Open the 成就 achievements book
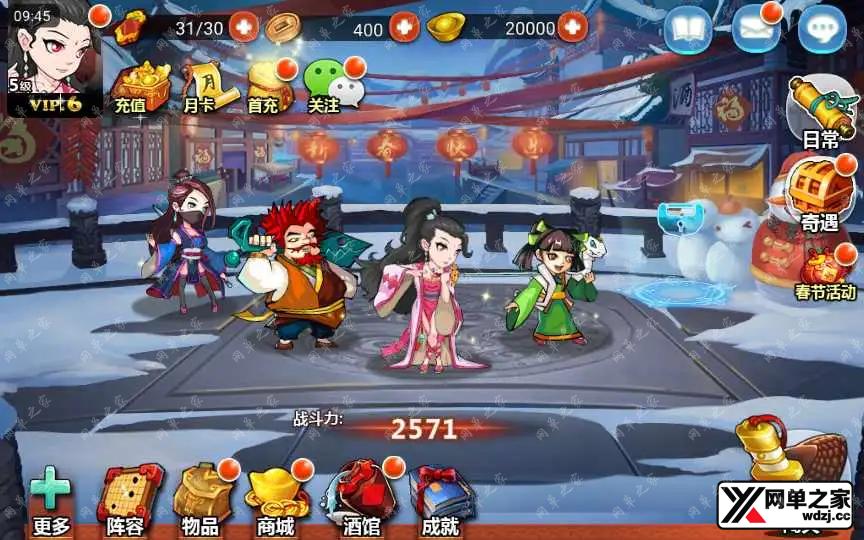This screenshot has height=540, width=864. tap(441, 500)
